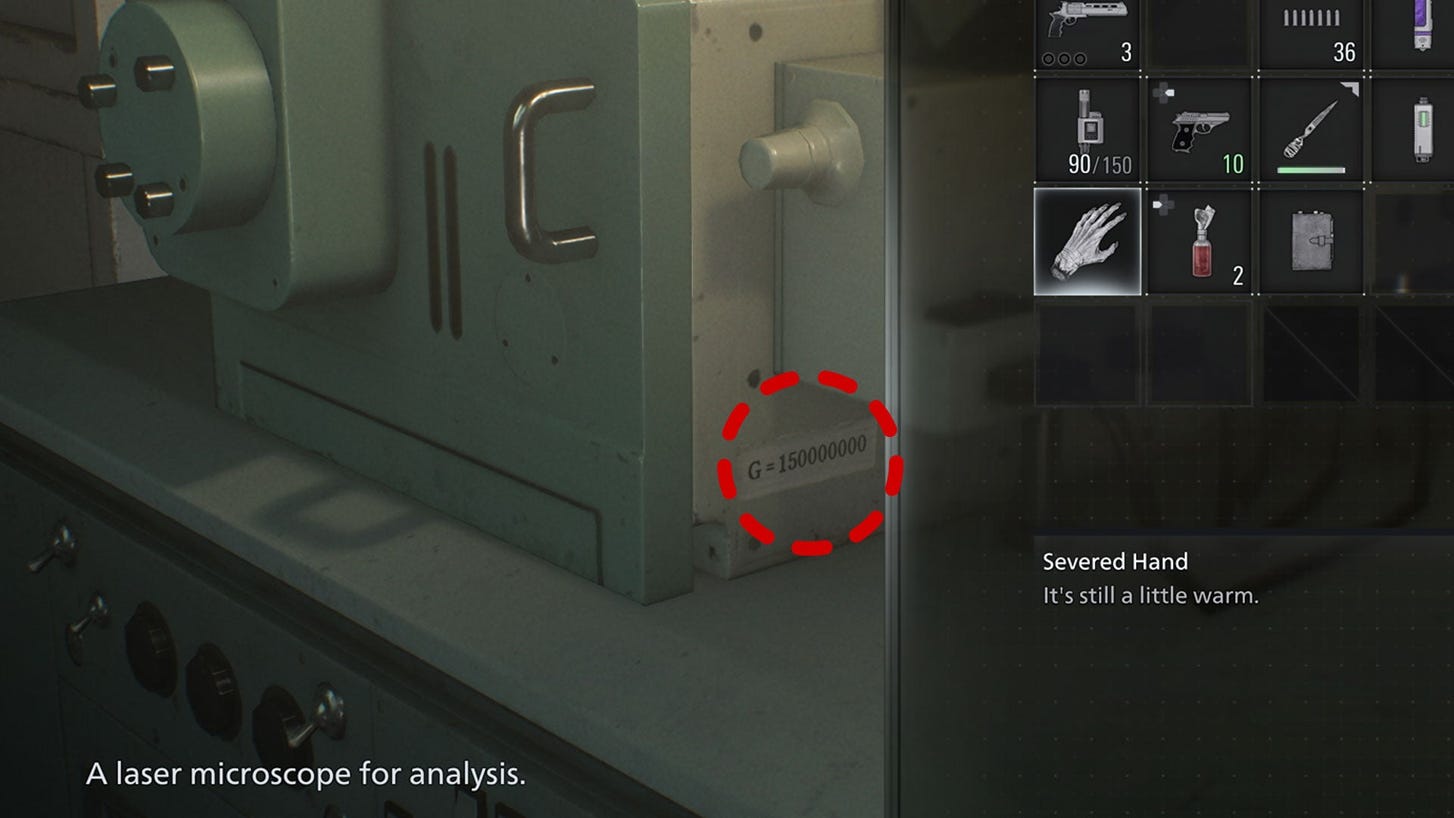Equip the pistol with 10 rounds
This screenshot has width=1454, height=818.
pos(1199,131)
